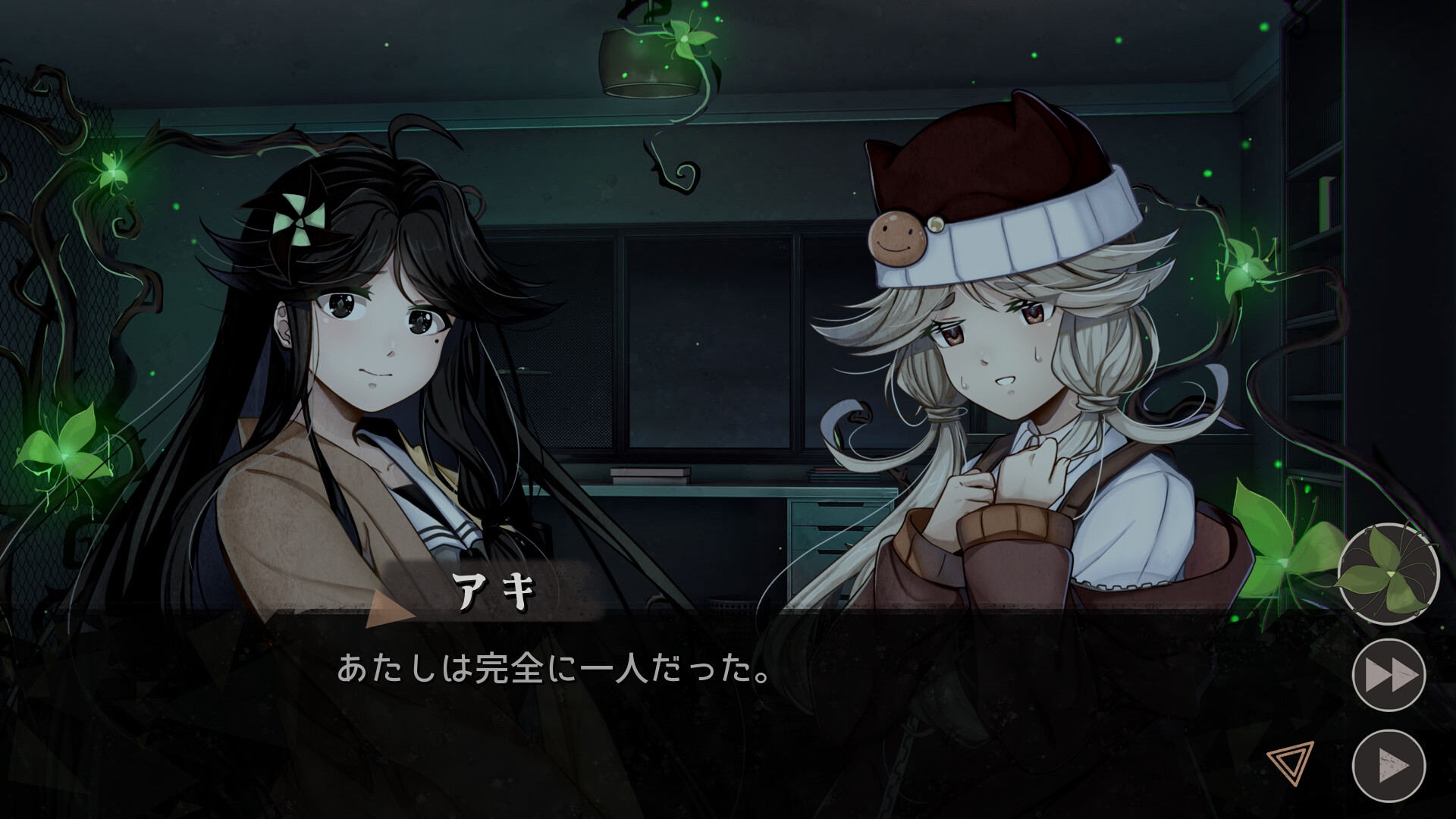Activate the fast-forward skip button
This screenshot has height=819, width=1456.
tap(1389, 675)
